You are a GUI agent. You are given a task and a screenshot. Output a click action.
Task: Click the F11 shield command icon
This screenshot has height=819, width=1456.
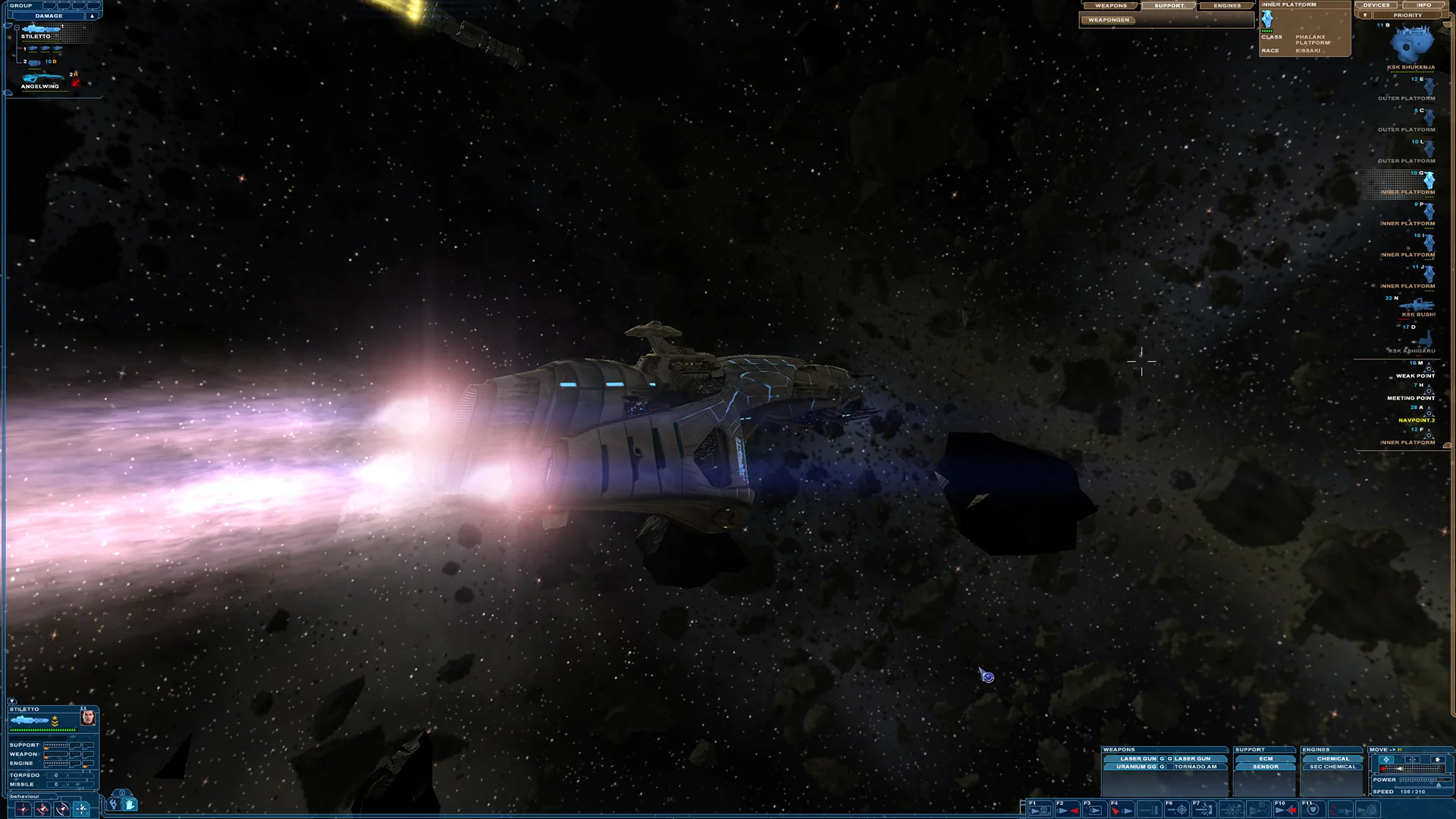(x=1314, y=808)
